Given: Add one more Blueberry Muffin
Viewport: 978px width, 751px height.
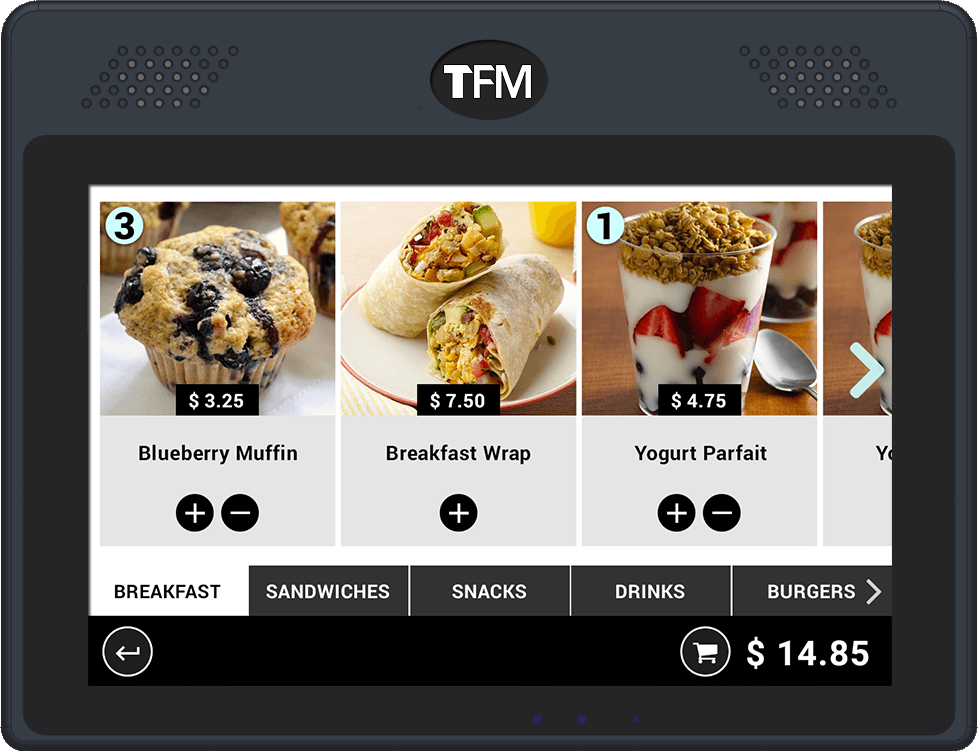Looking at the screenshot, I should (x=195, y=513).
